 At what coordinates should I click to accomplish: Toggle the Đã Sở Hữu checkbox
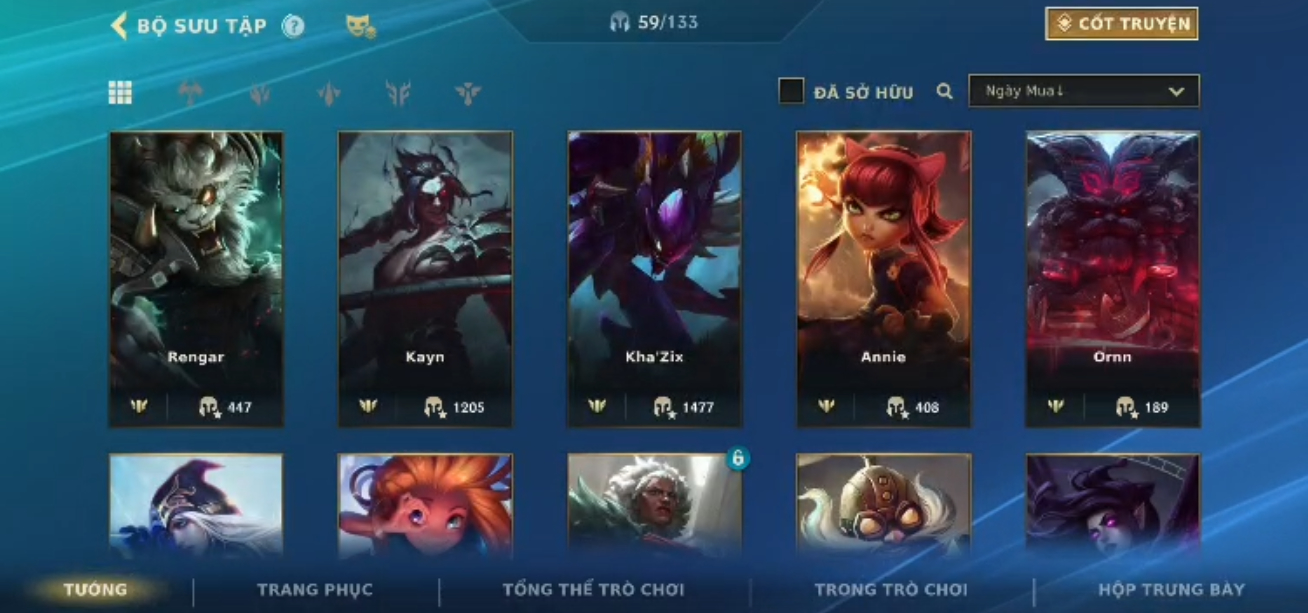[x=791, y=92]
